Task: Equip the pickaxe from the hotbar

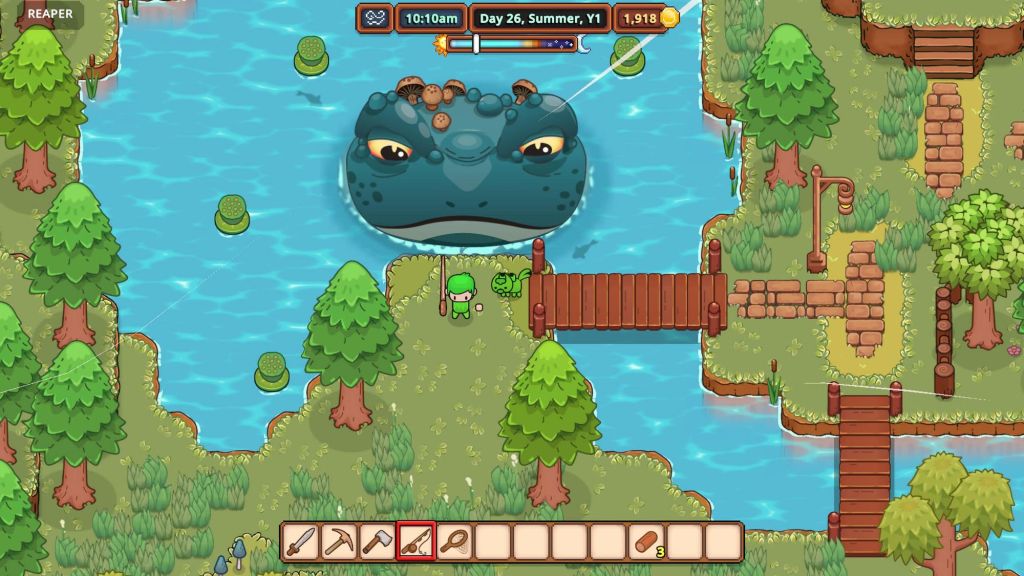Action: (338, 542)
